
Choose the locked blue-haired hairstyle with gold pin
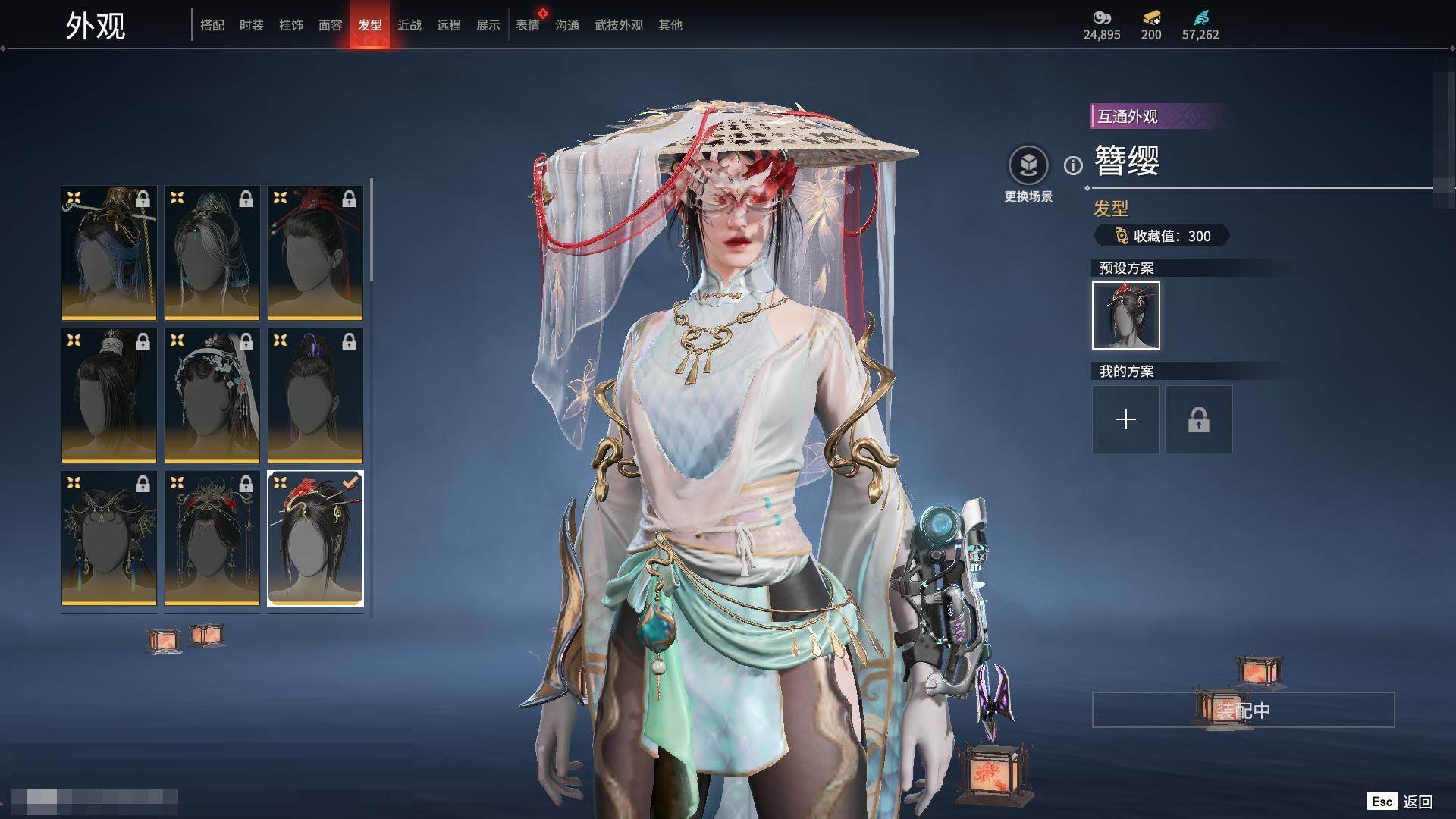coord(109,253)
